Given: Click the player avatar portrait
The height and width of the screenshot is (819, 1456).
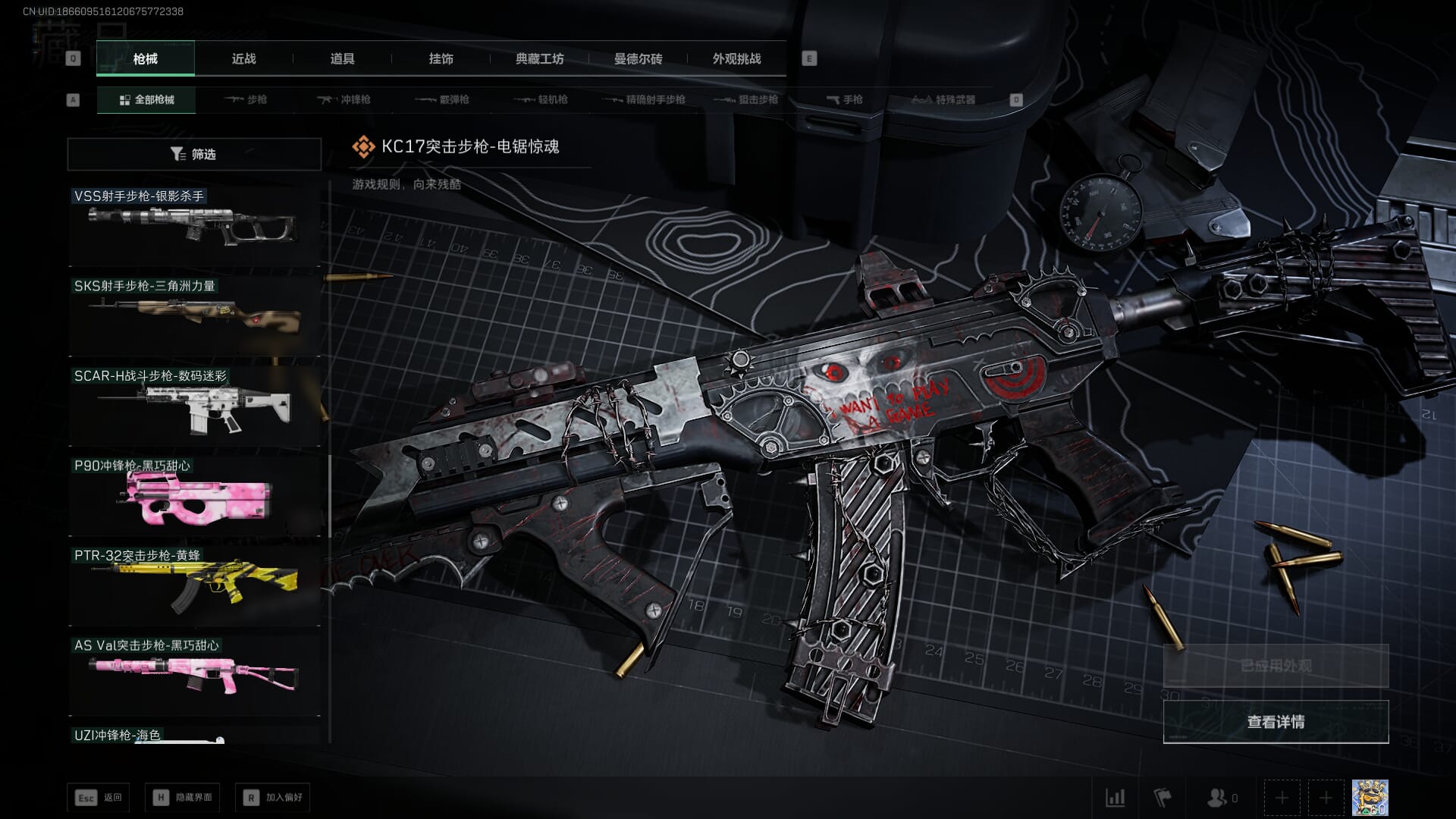Looking at the screenshot, I should (1370, 798).
